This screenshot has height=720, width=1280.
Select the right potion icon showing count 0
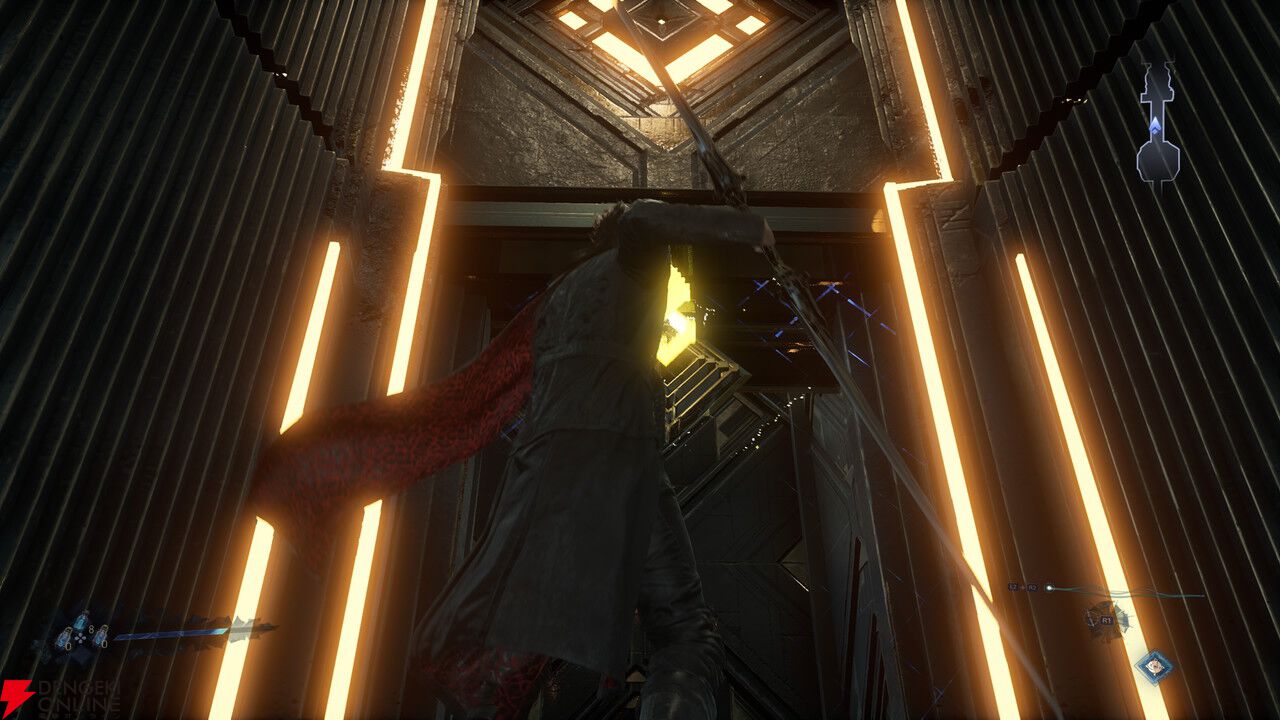[x=101, y=636]
